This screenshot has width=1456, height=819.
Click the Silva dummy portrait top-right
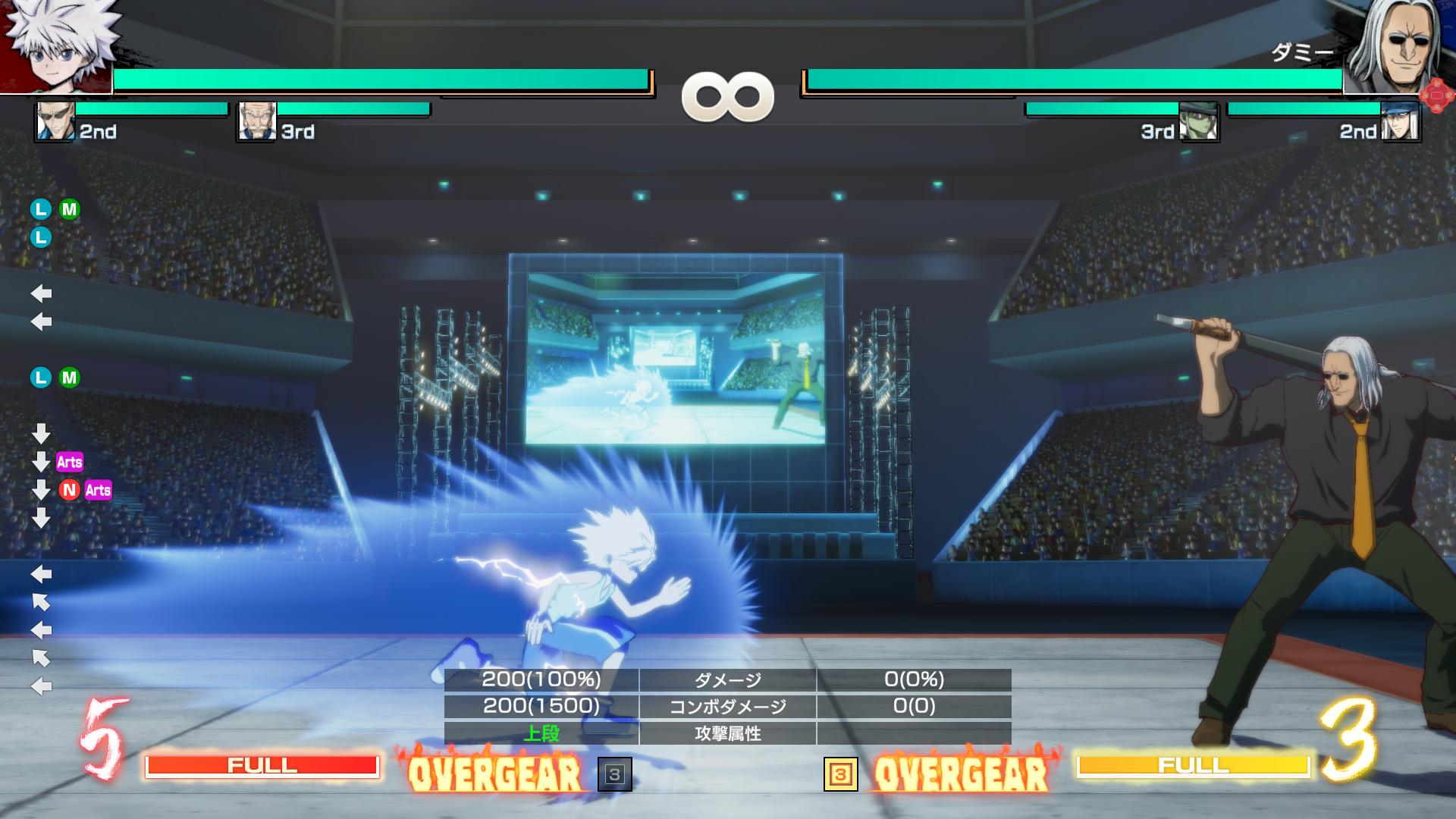tap(1407, 45)
